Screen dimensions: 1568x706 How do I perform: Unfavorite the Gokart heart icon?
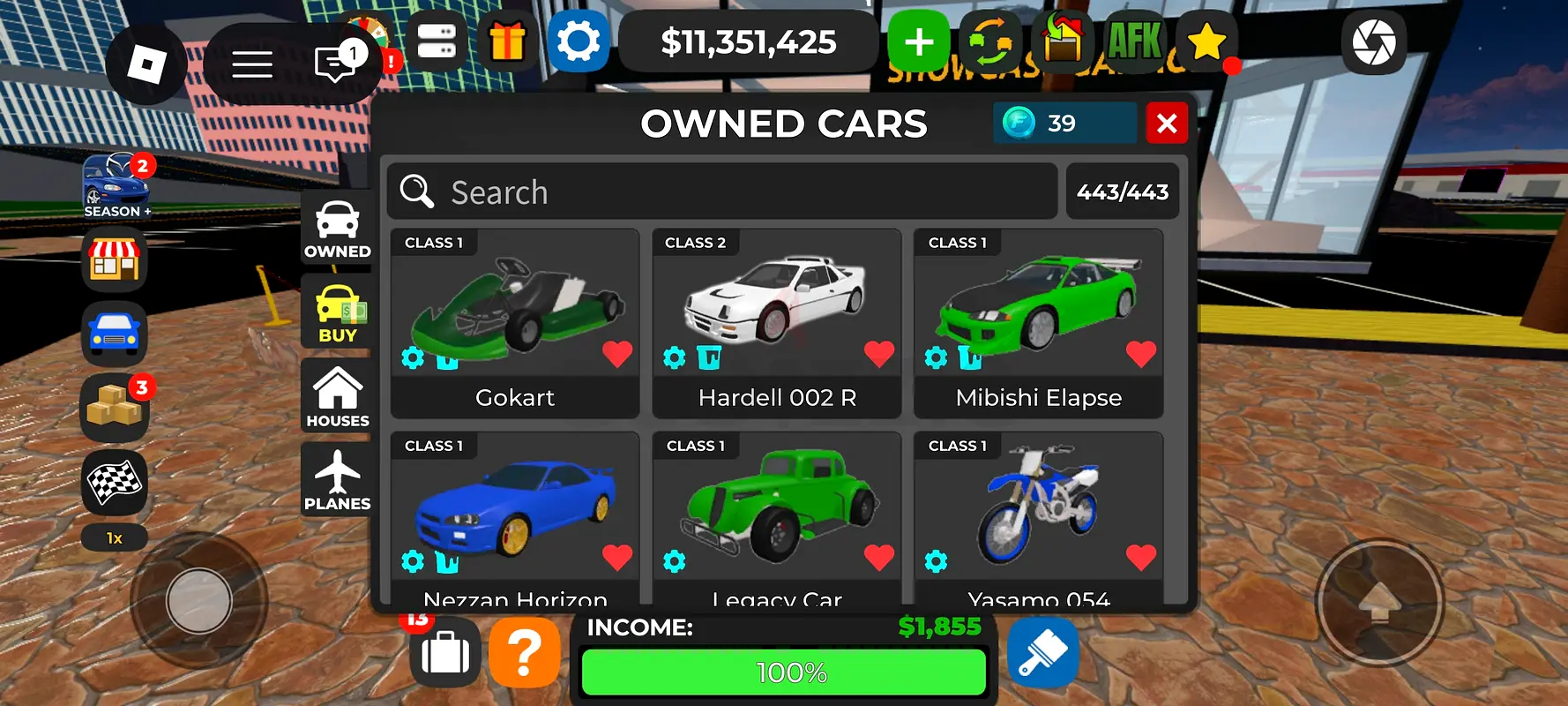[x=617, y=354]
